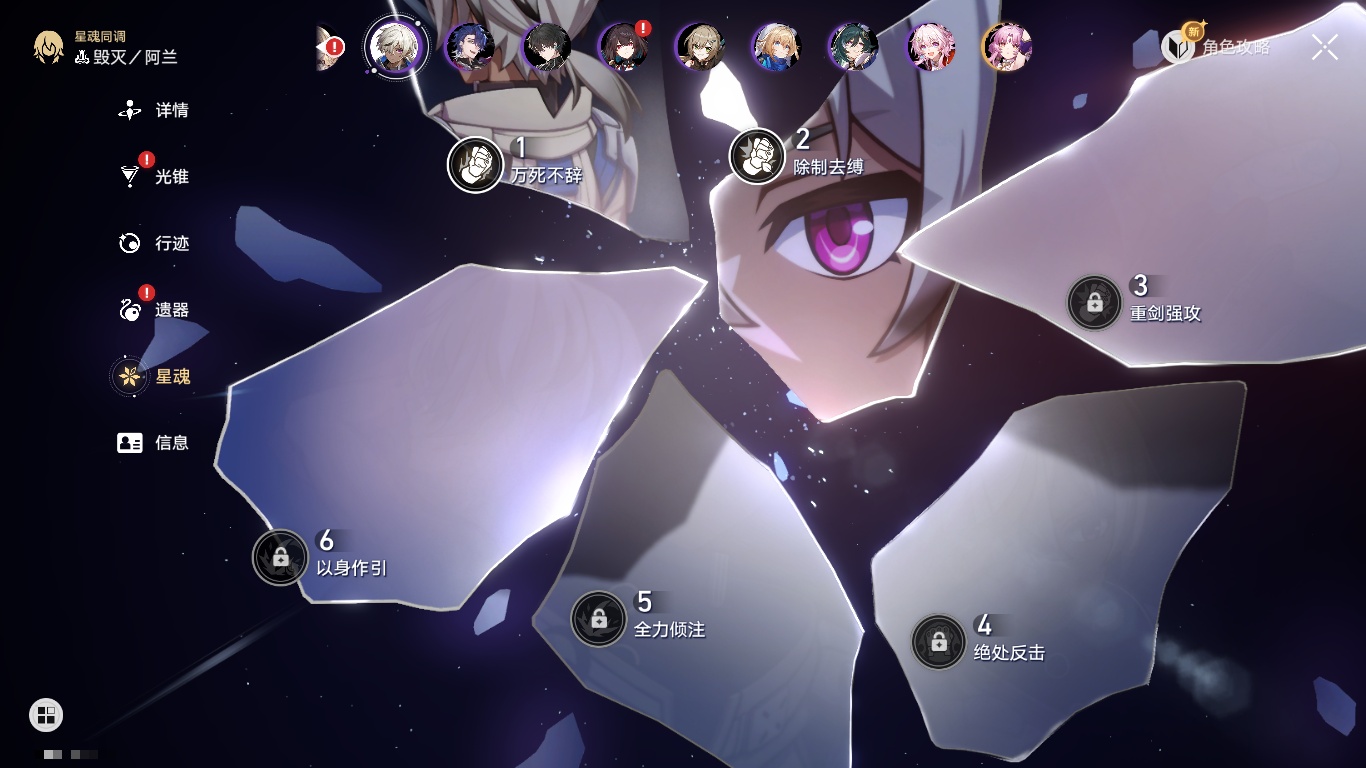Screen dimensions: 1366x768
Task: Select locked eidolon 6 以身作引
Action: point(280,557)
